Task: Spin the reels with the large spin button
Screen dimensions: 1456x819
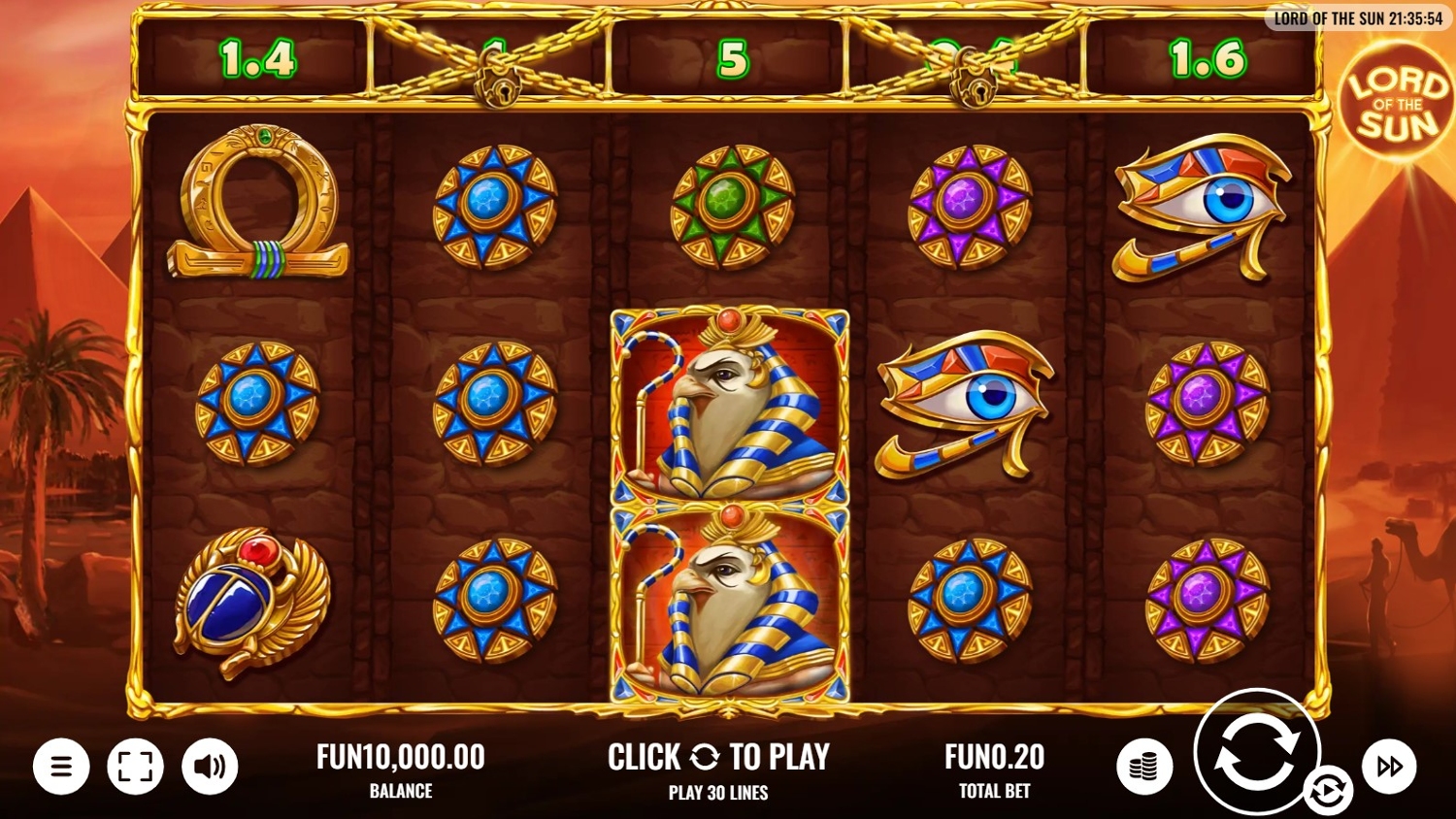Action: pyautogui.click(x=1255, y=750)
